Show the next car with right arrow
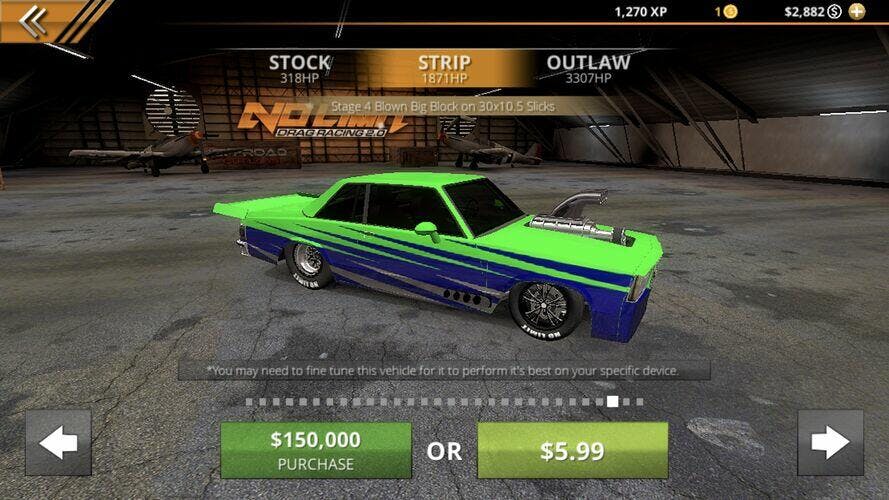This screenshot has width=889, height=500. 830,443
